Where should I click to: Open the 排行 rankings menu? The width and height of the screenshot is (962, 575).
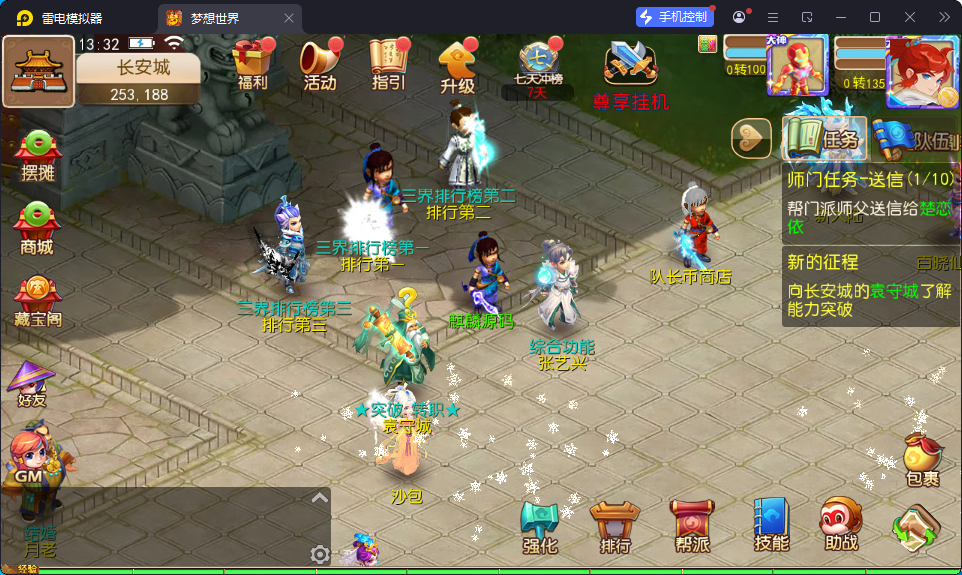615,527
